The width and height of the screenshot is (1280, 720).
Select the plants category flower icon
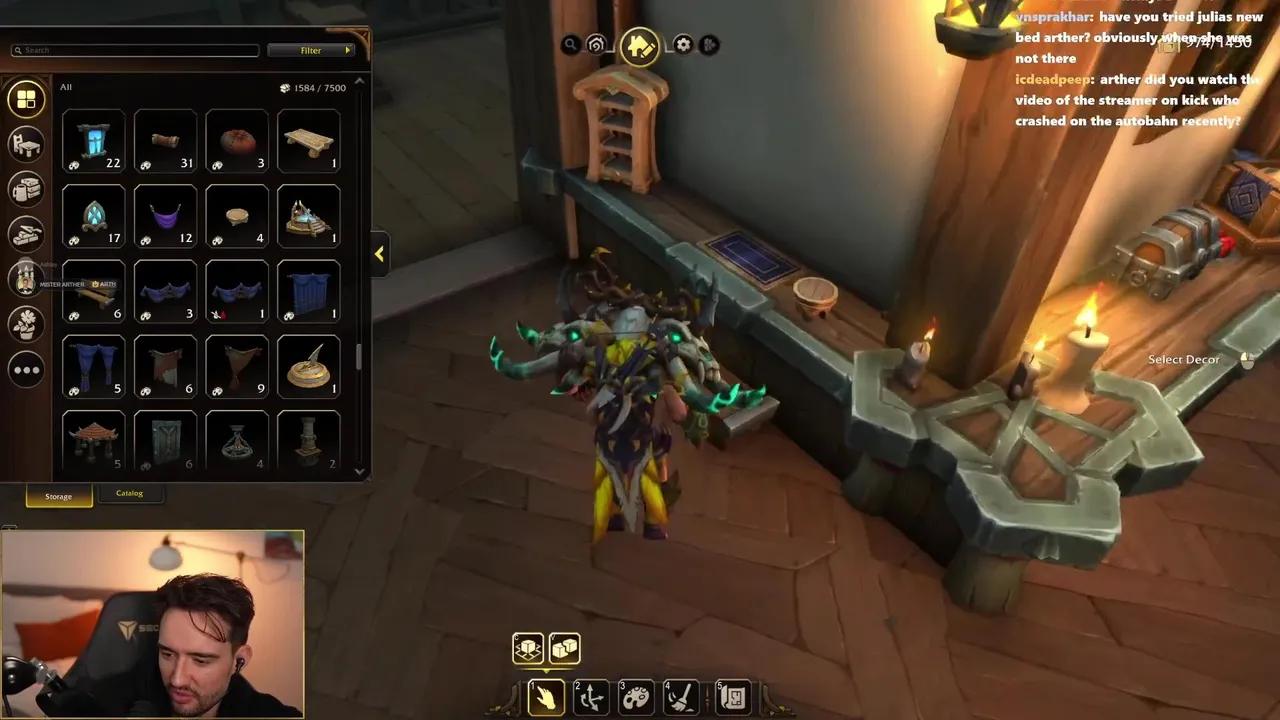tap(26, 324)
